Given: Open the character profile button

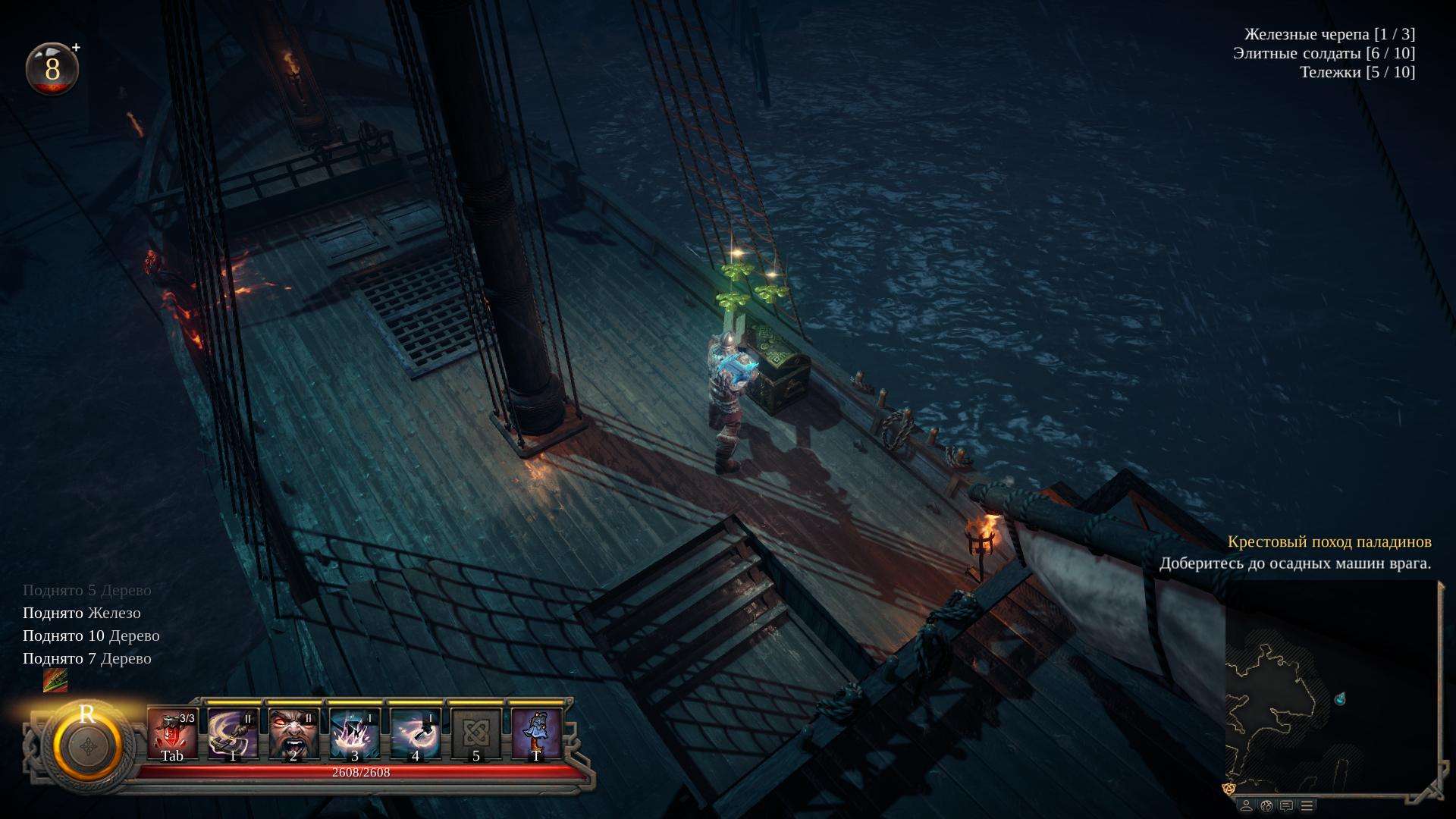Looking at the screenshot, I should [1246, 805].
